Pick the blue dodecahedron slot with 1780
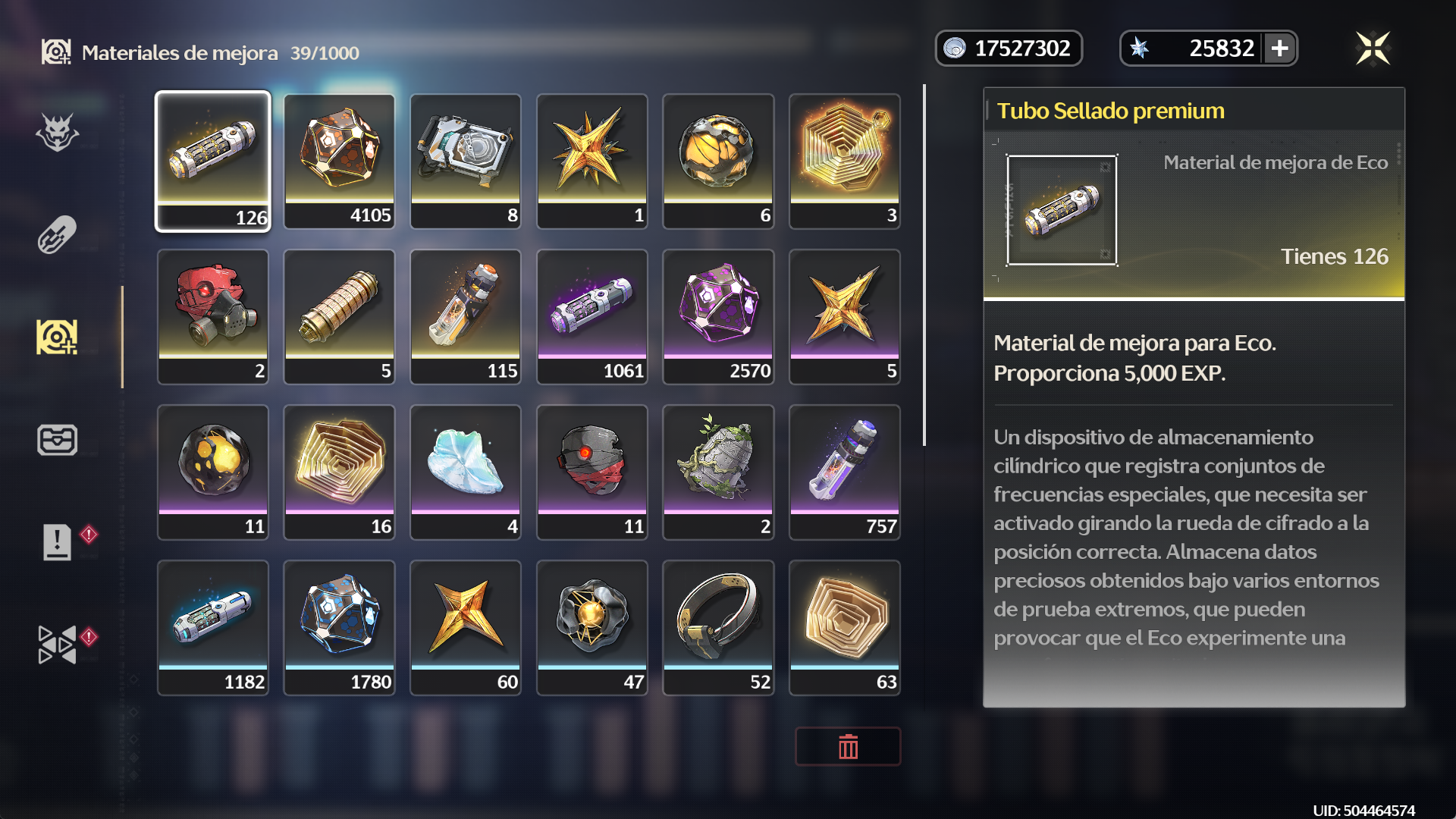The height and width of the screenshot is (819, 1456). coord(339,627)
